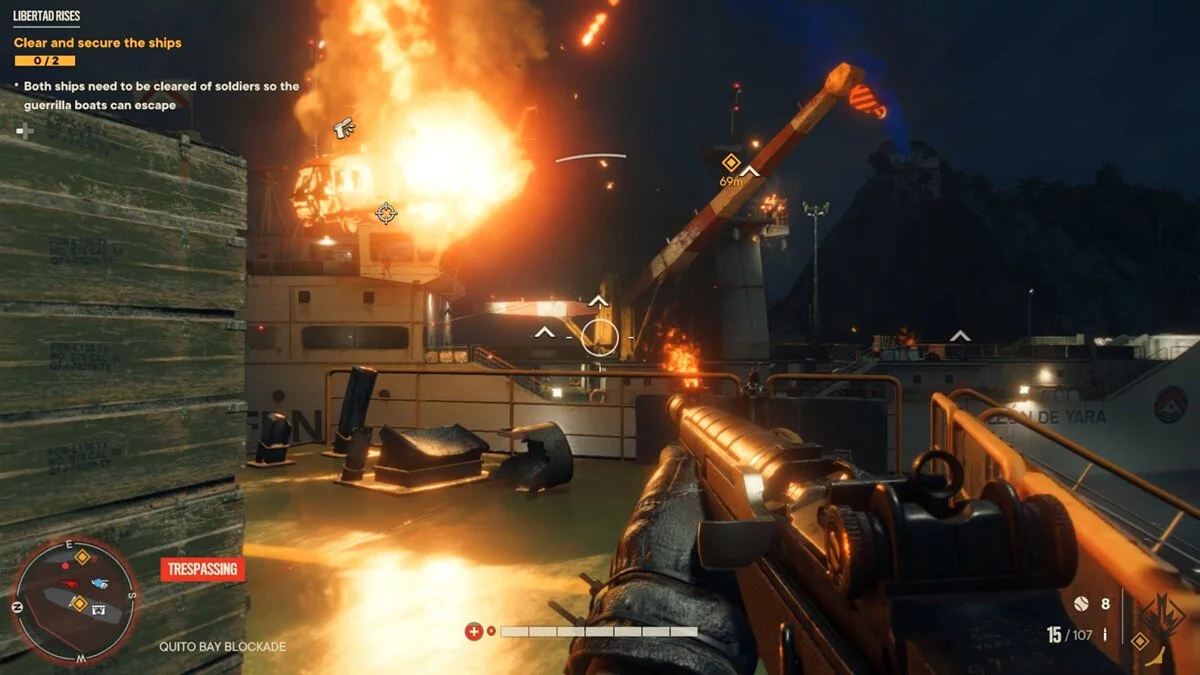
Task: Click the red Trespassing status badge
Action: pyautogui.click(x=203, y=570)
